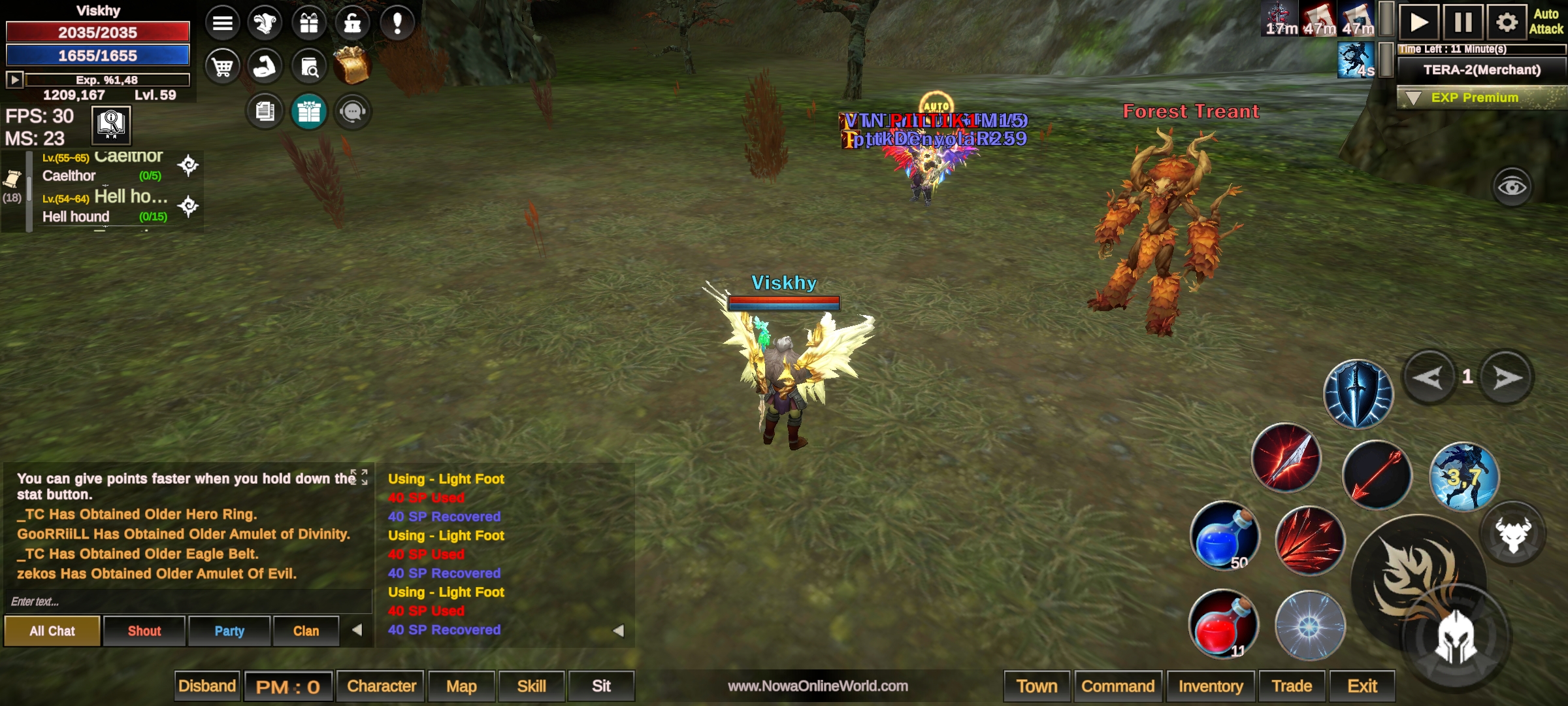Image resolution: width=1568 pixels, height=706 pixels.
Task: Switch chat to the Party tab
Action: point(229,631)
